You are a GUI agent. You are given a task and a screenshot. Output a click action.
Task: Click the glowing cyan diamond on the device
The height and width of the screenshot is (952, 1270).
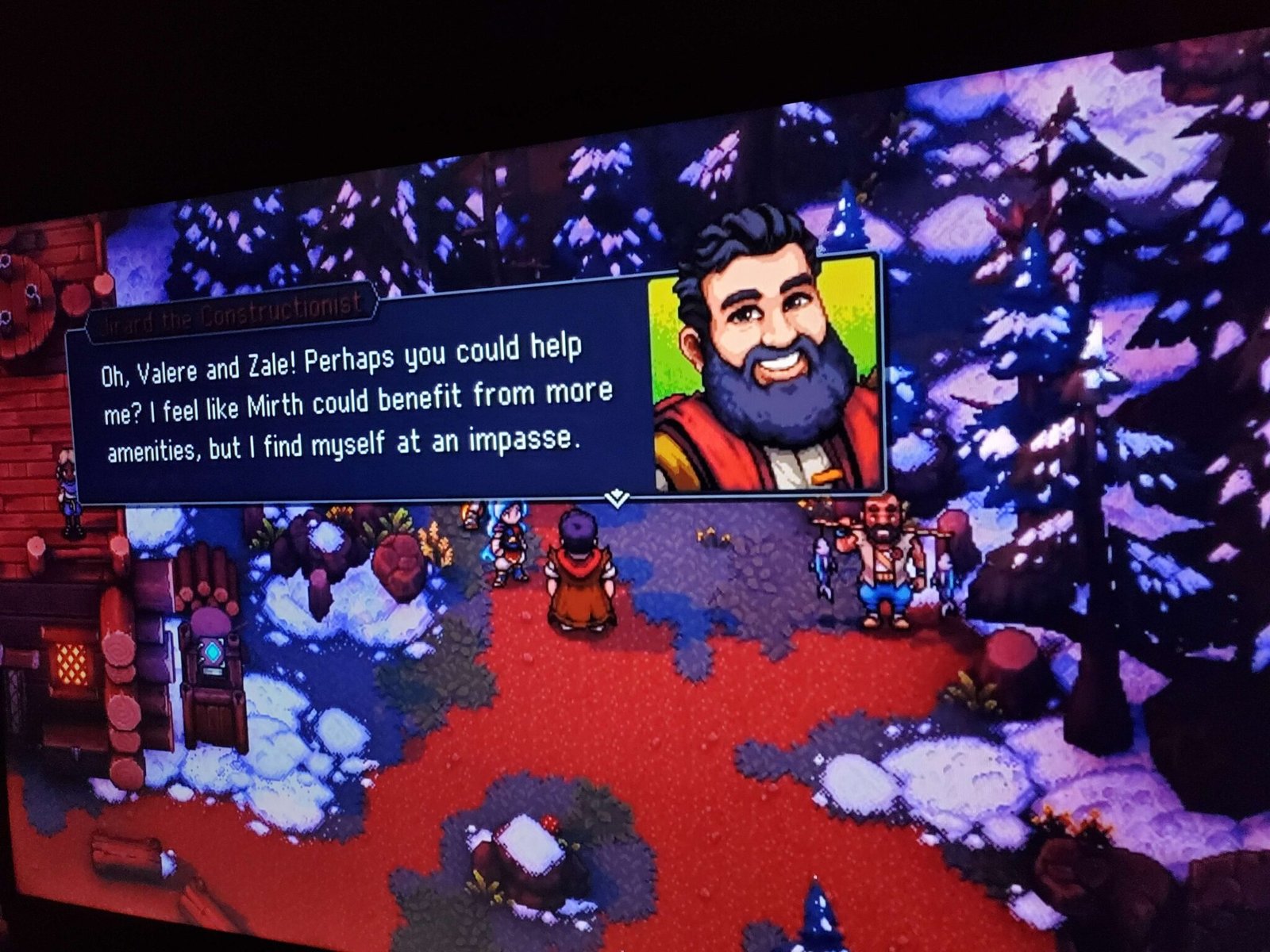pos(213,651)
